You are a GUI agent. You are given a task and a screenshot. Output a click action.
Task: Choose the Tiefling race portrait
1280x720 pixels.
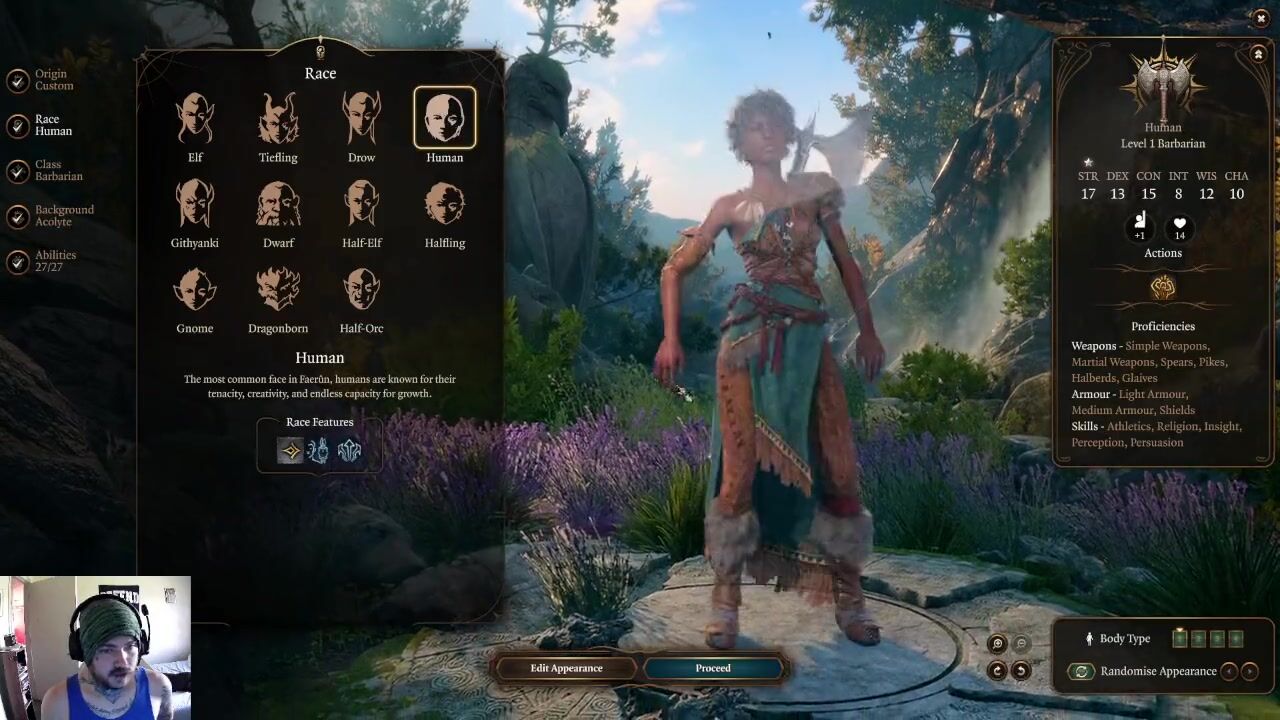[278, 119]
